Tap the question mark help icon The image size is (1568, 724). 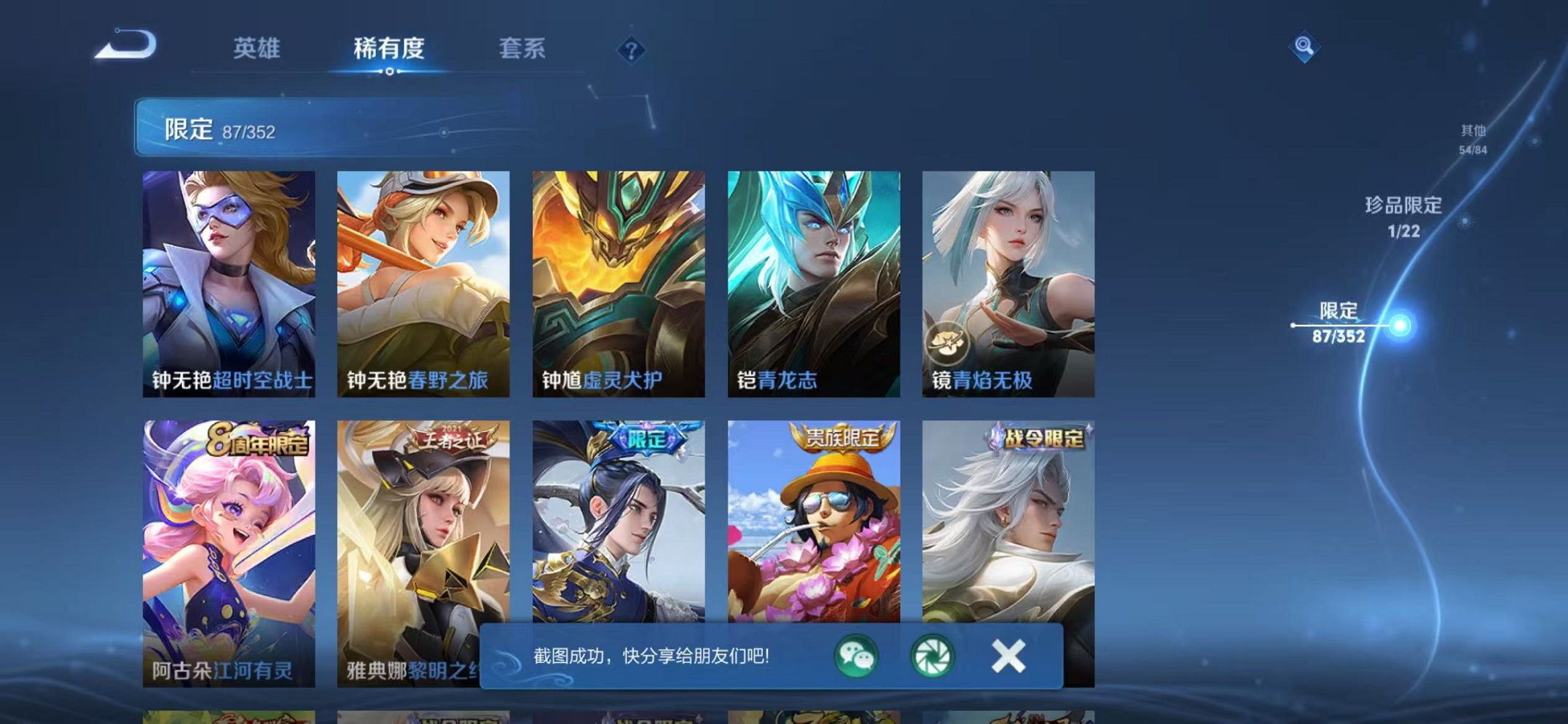pos(632,50)
